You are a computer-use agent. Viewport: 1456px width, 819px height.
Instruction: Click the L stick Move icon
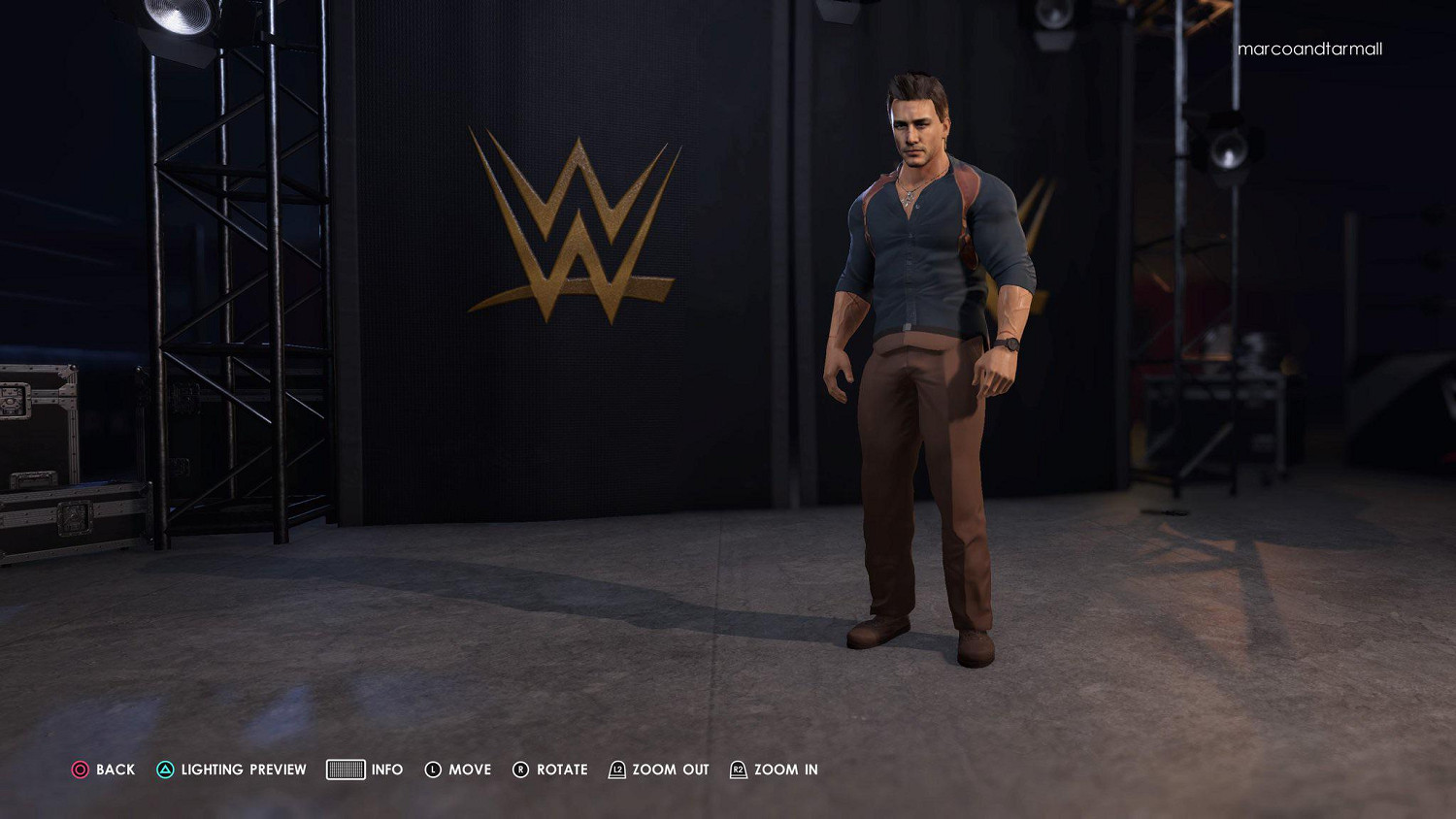pyautogui.click(x=431, y=770)
